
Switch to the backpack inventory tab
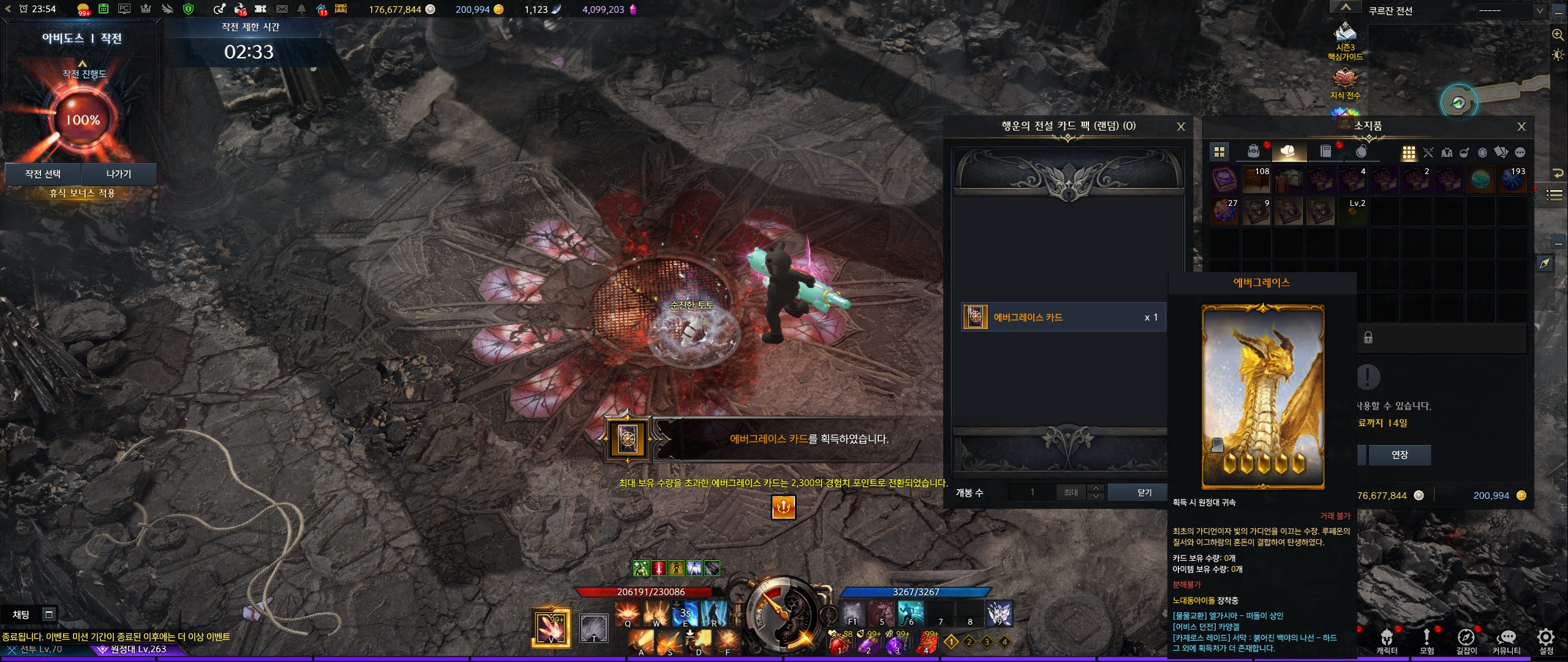click(1253, 151)
